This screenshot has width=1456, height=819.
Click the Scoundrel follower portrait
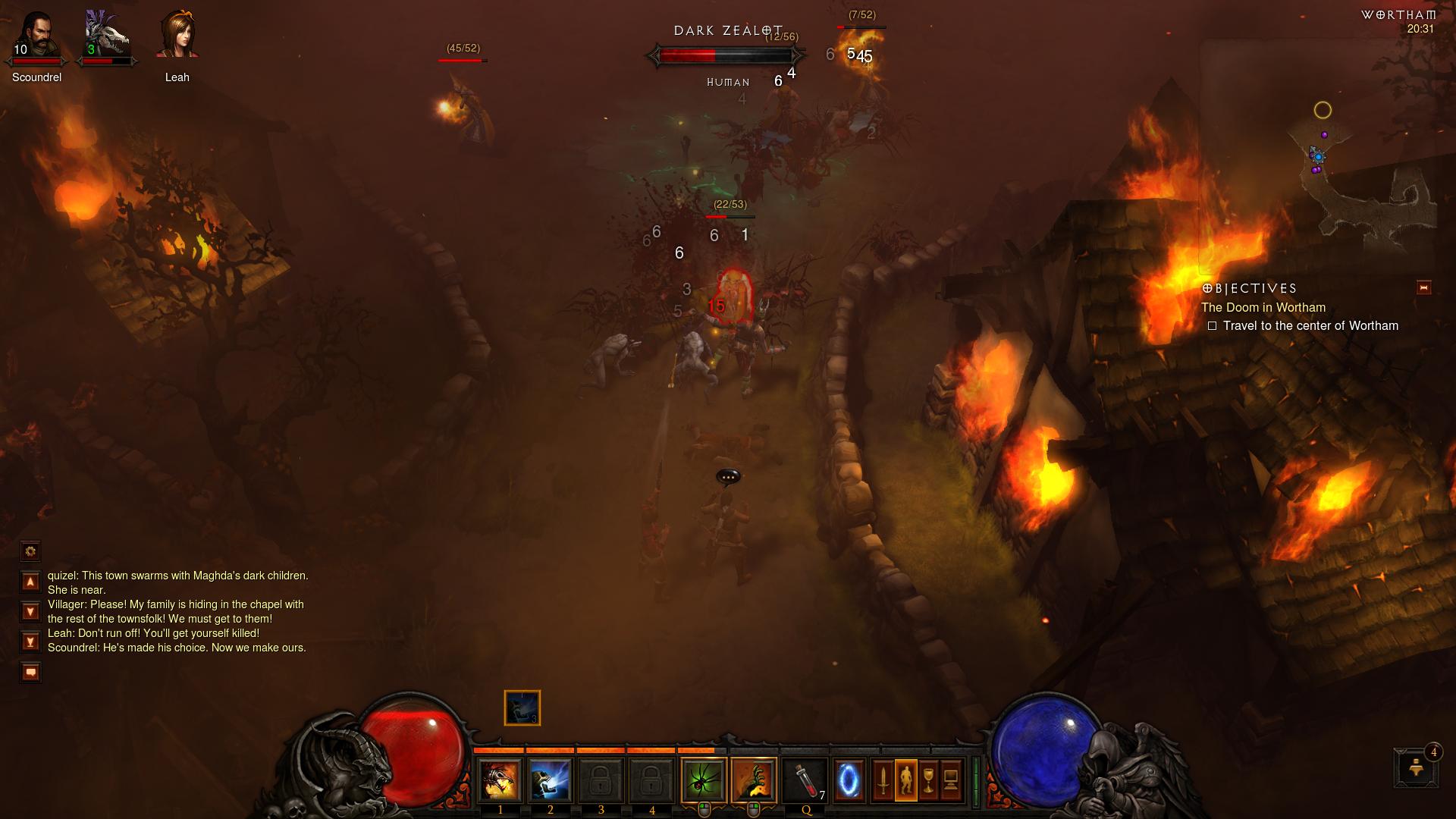pyautogui.click(x=36, y=36)
